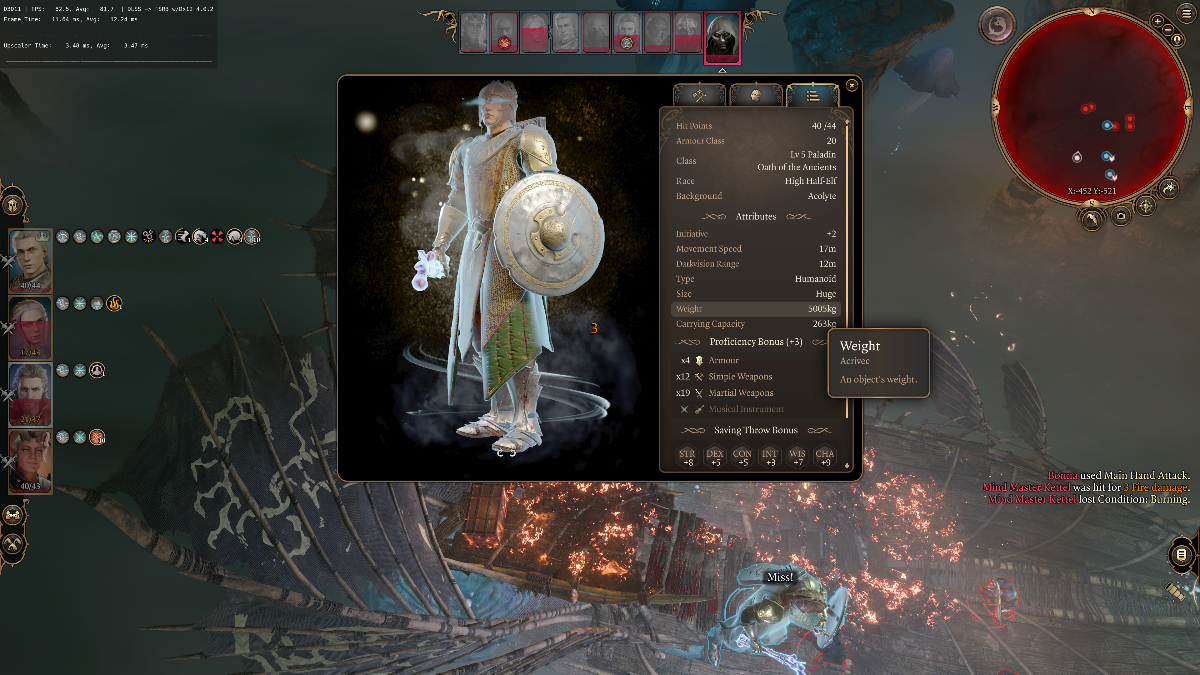The image size is (1200, 675).
Task: Click the helmet button above party portraits
Action: pos(13,204)
